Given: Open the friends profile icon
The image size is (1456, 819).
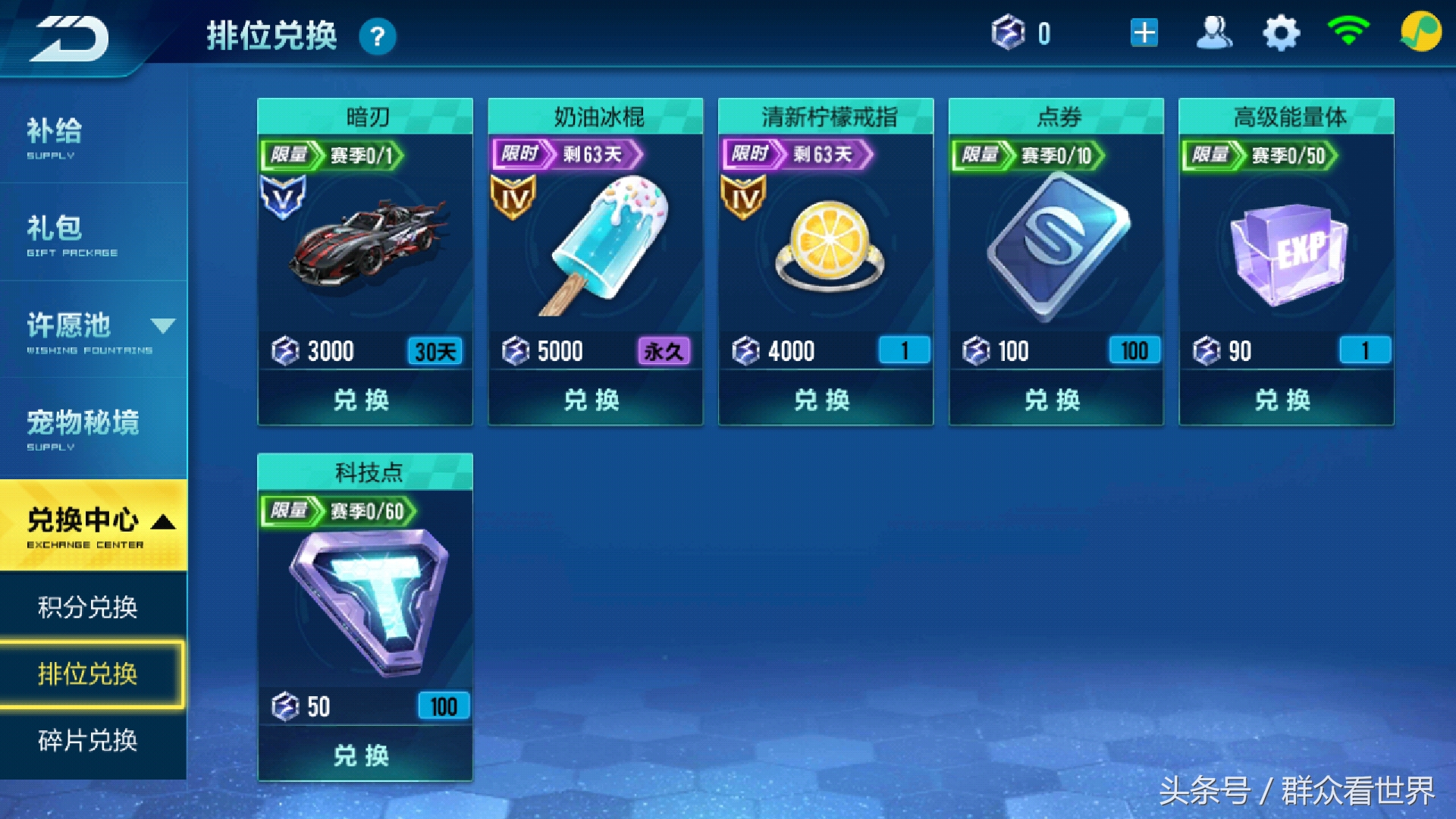Looking at the screenshot, I should click(x=1213, y=33).
